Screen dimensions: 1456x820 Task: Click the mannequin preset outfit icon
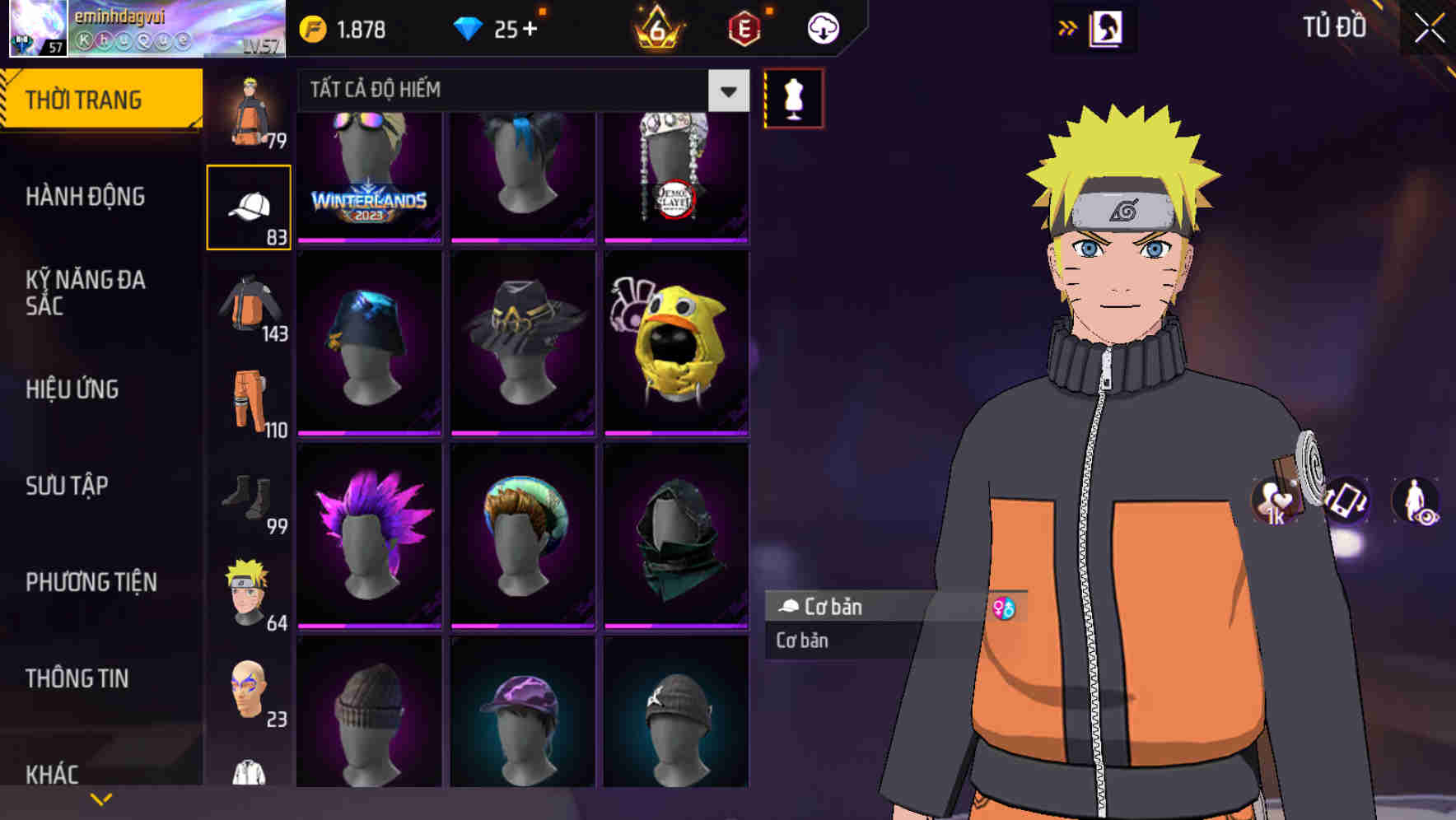[x=793, y=96]
